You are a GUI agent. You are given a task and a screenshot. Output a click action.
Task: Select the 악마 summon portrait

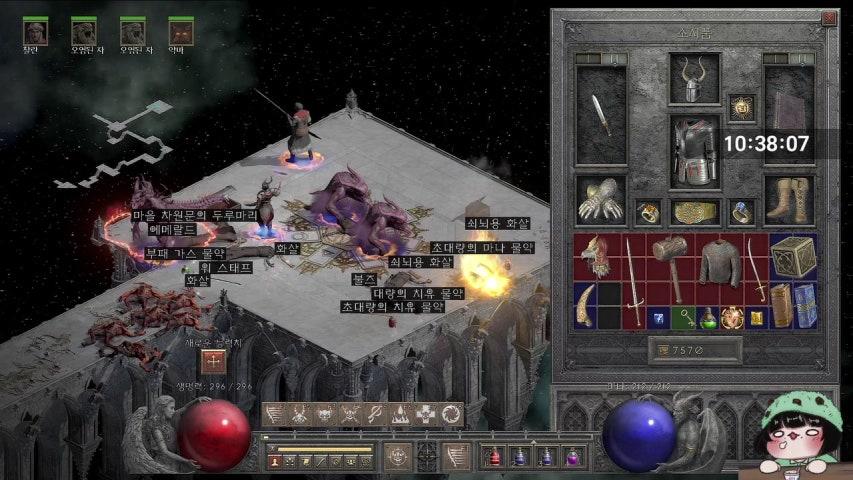(x=181, y=31)
